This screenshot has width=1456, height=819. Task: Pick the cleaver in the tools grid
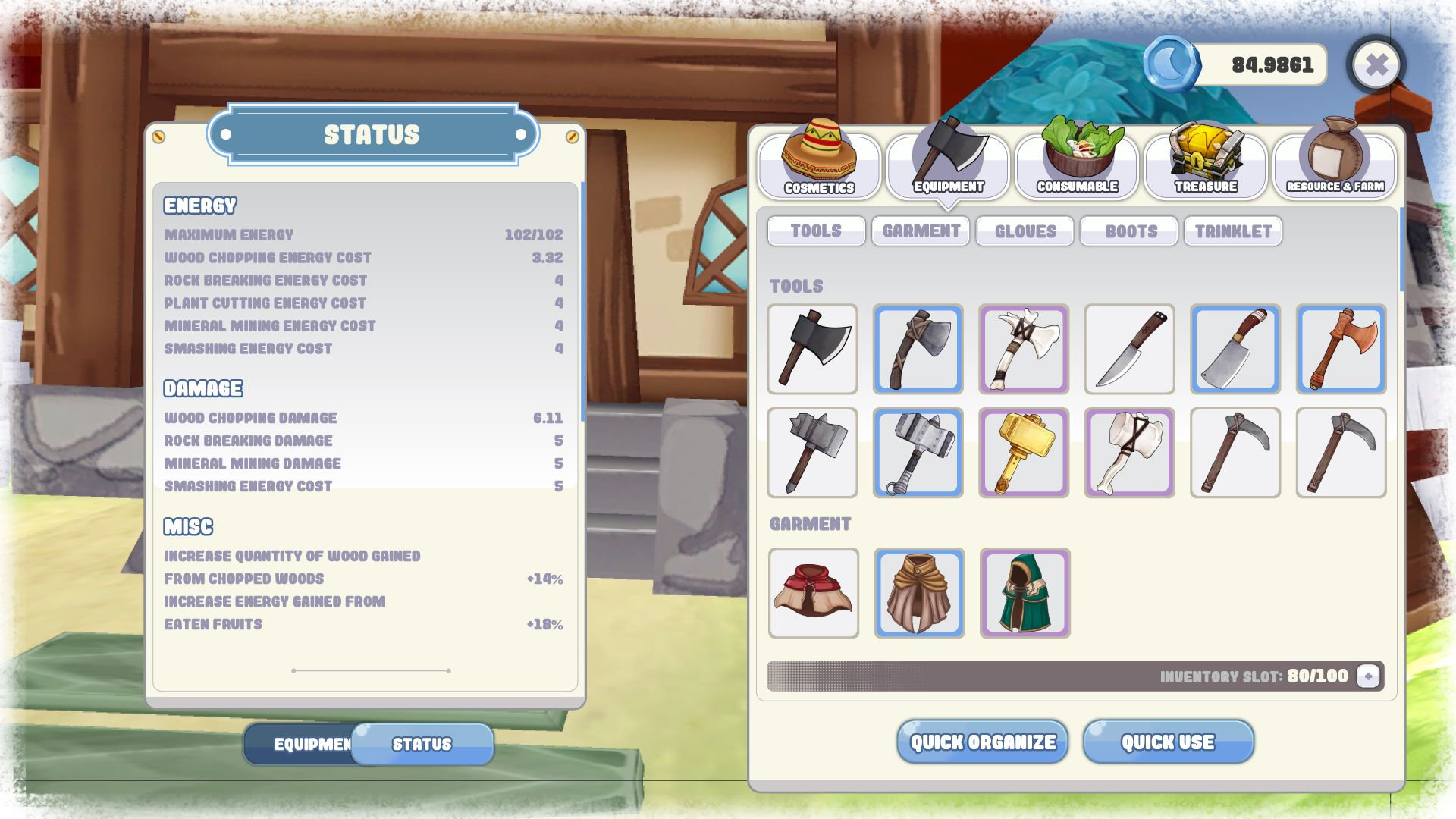point(1235,350)
